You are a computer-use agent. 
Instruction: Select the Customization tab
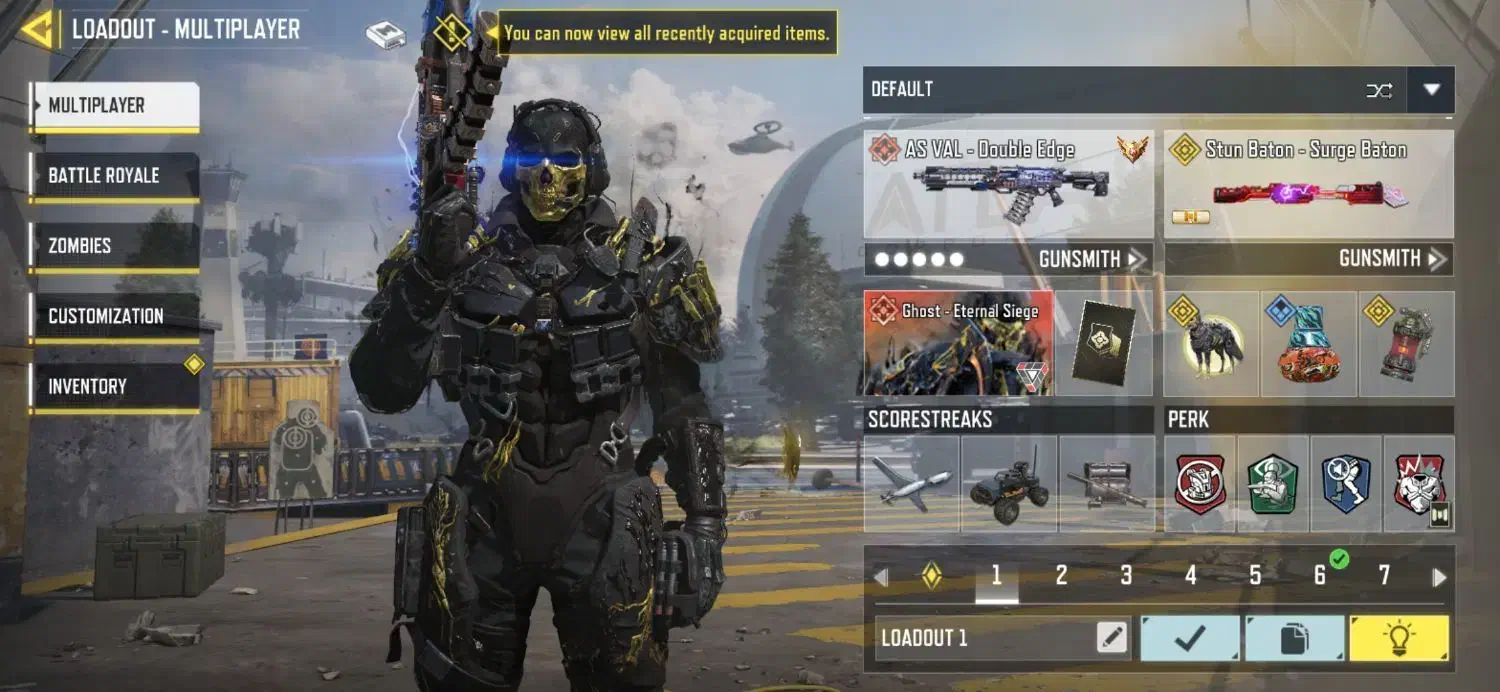114,316
